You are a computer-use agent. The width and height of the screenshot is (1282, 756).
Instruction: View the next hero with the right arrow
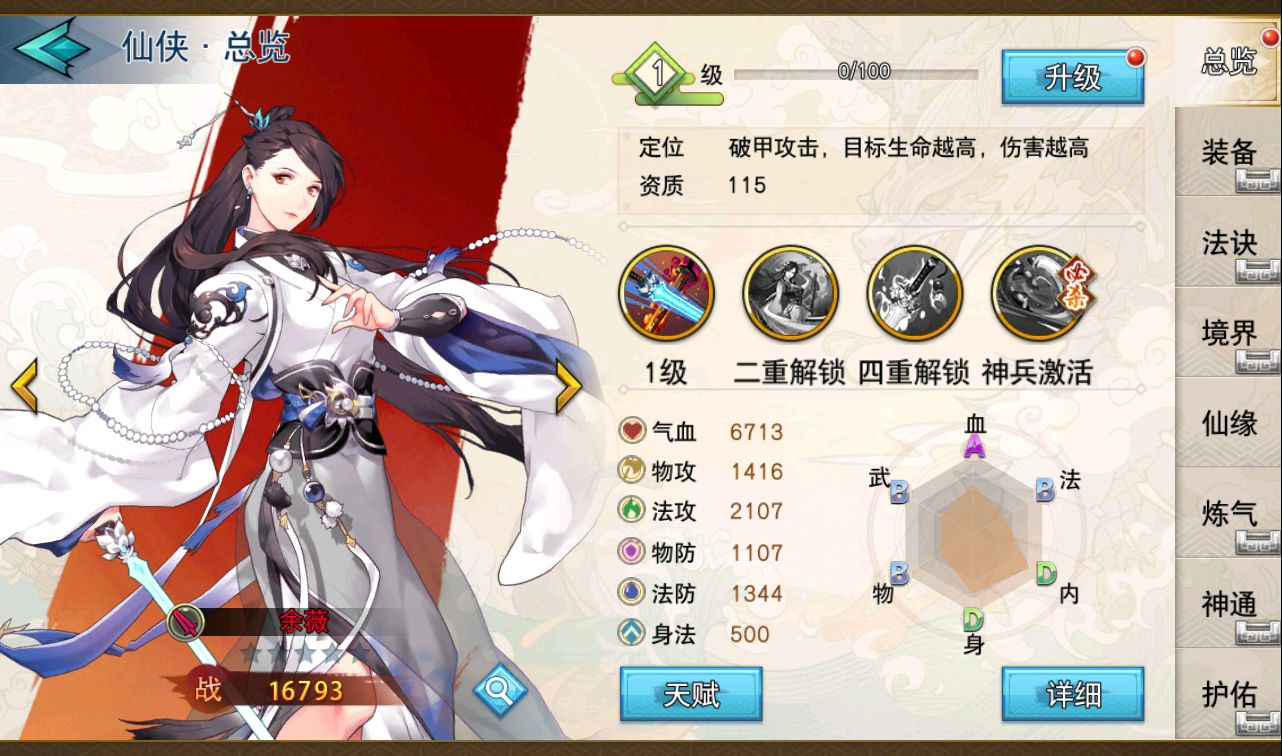568,385
